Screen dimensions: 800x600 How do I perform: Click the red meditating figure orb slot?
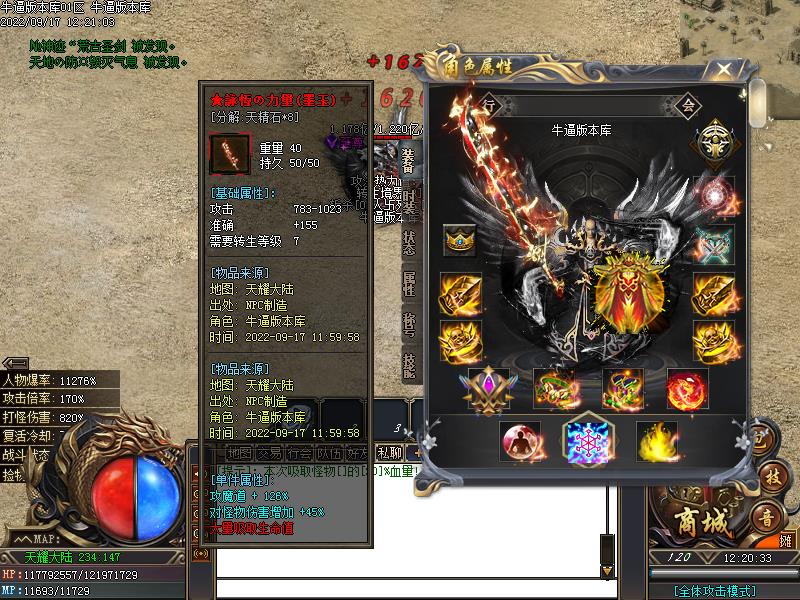pos(520,441)
